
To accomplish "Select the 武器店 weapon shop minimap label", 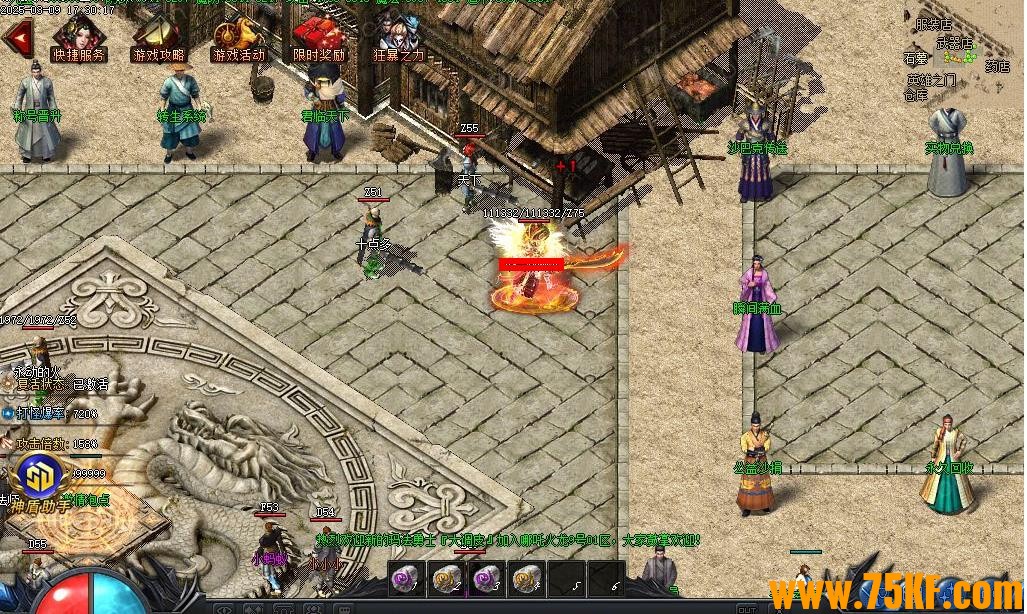I will tap(954, 43).
